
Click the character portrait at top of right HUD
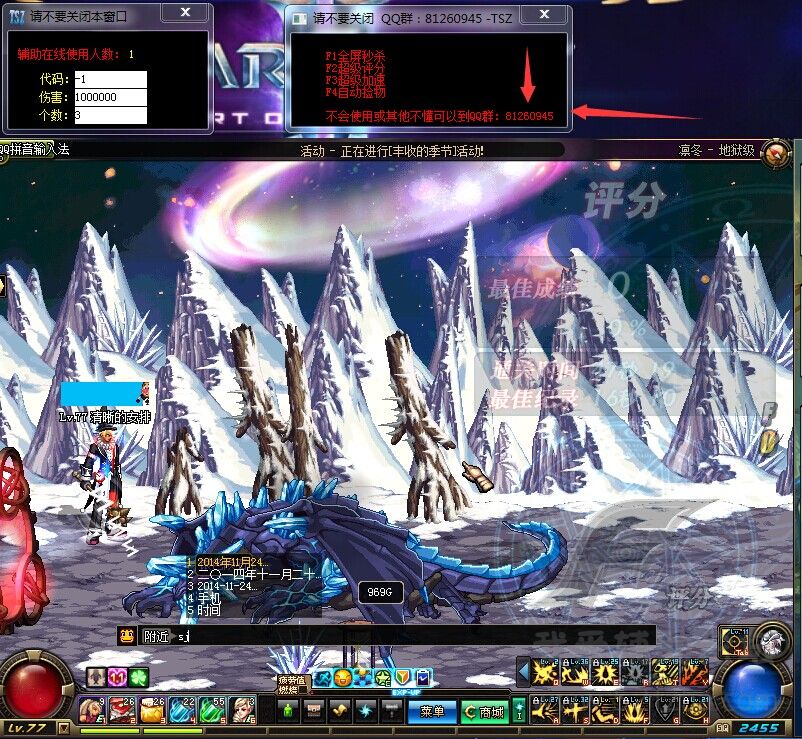point(771,640)
